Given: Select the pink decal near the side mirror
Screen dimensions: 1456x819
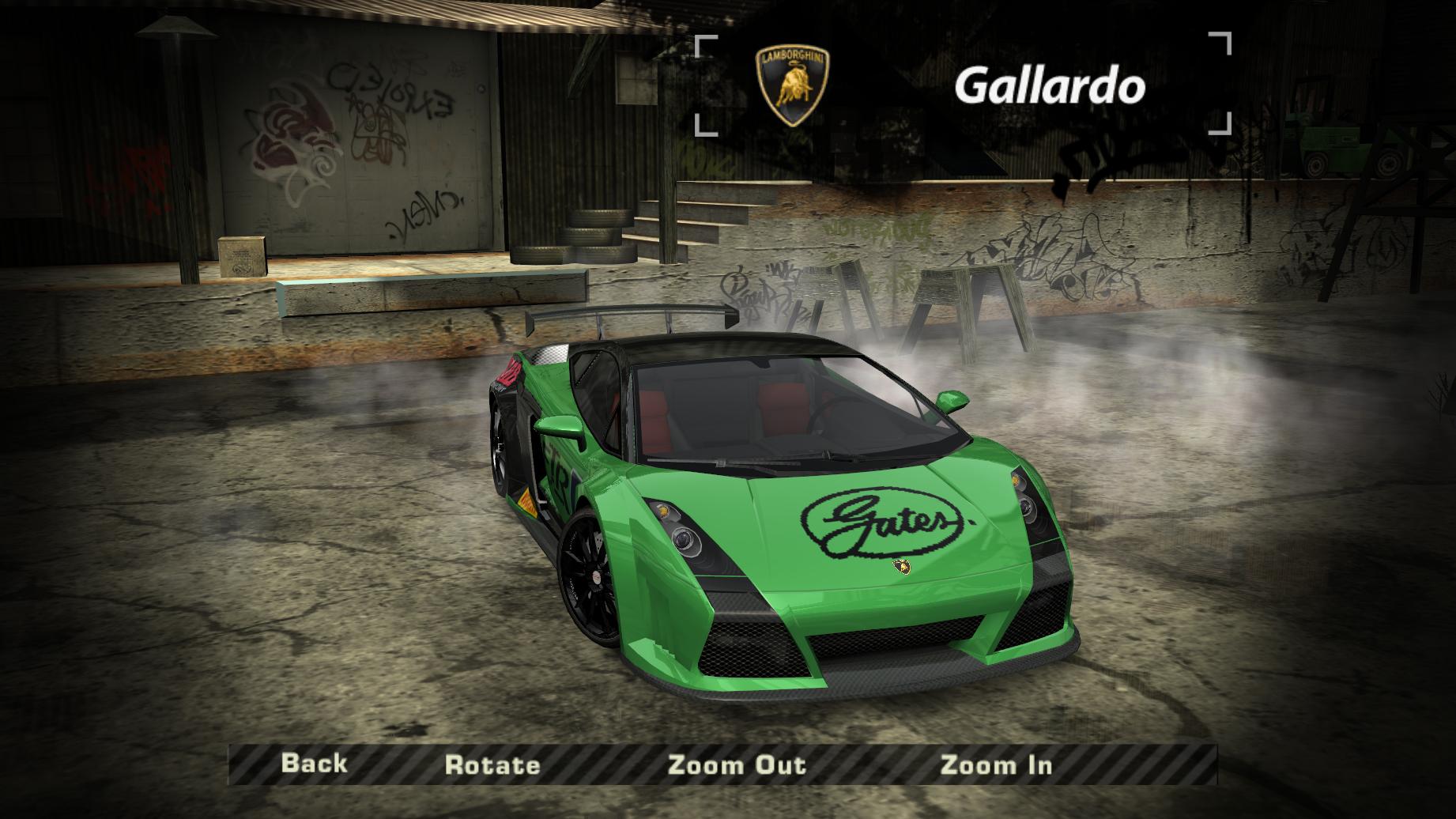Looking at the screenshot, I should (508, 373).
